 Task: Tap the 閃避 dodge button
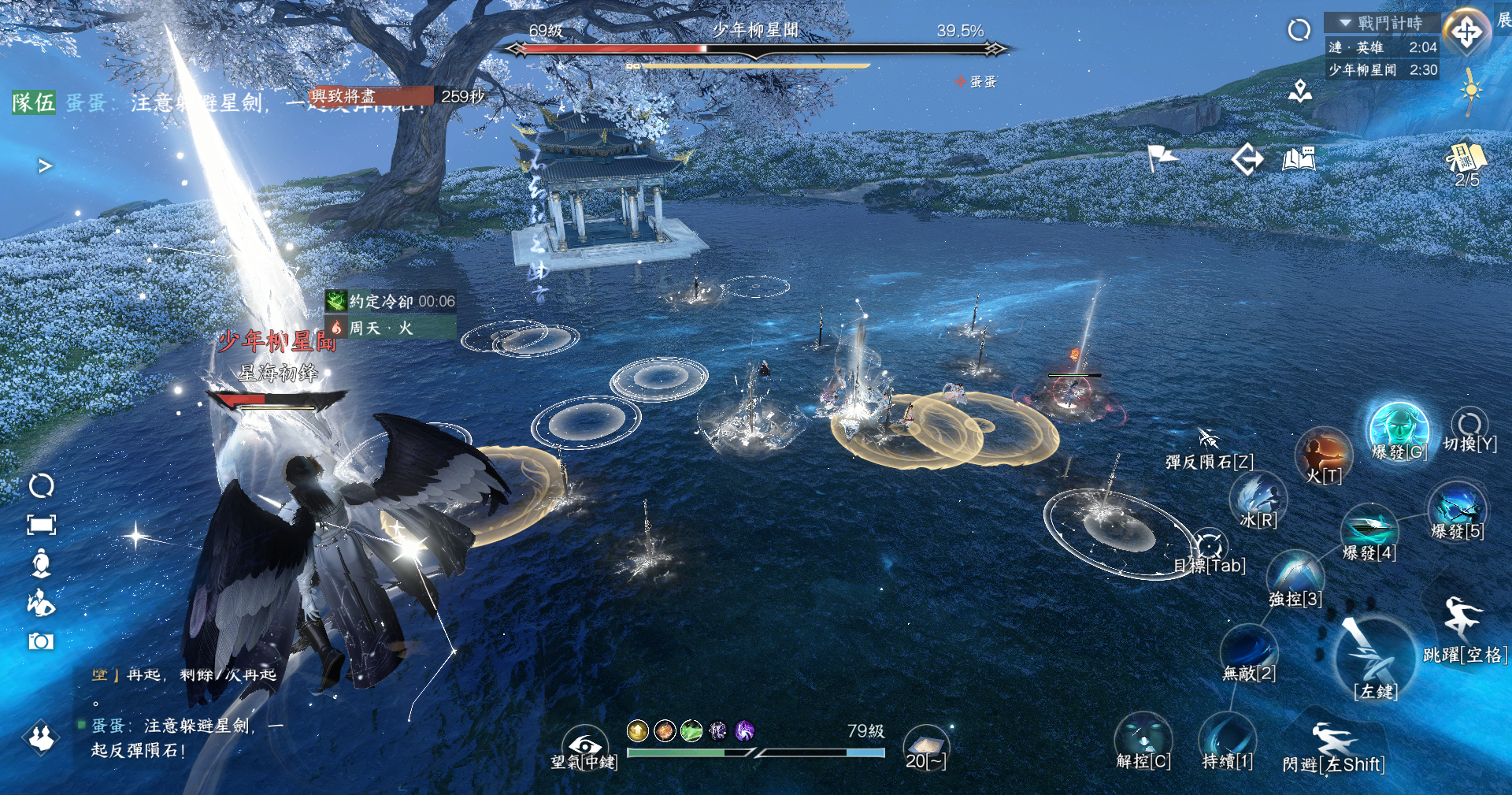coord(1333,745)
